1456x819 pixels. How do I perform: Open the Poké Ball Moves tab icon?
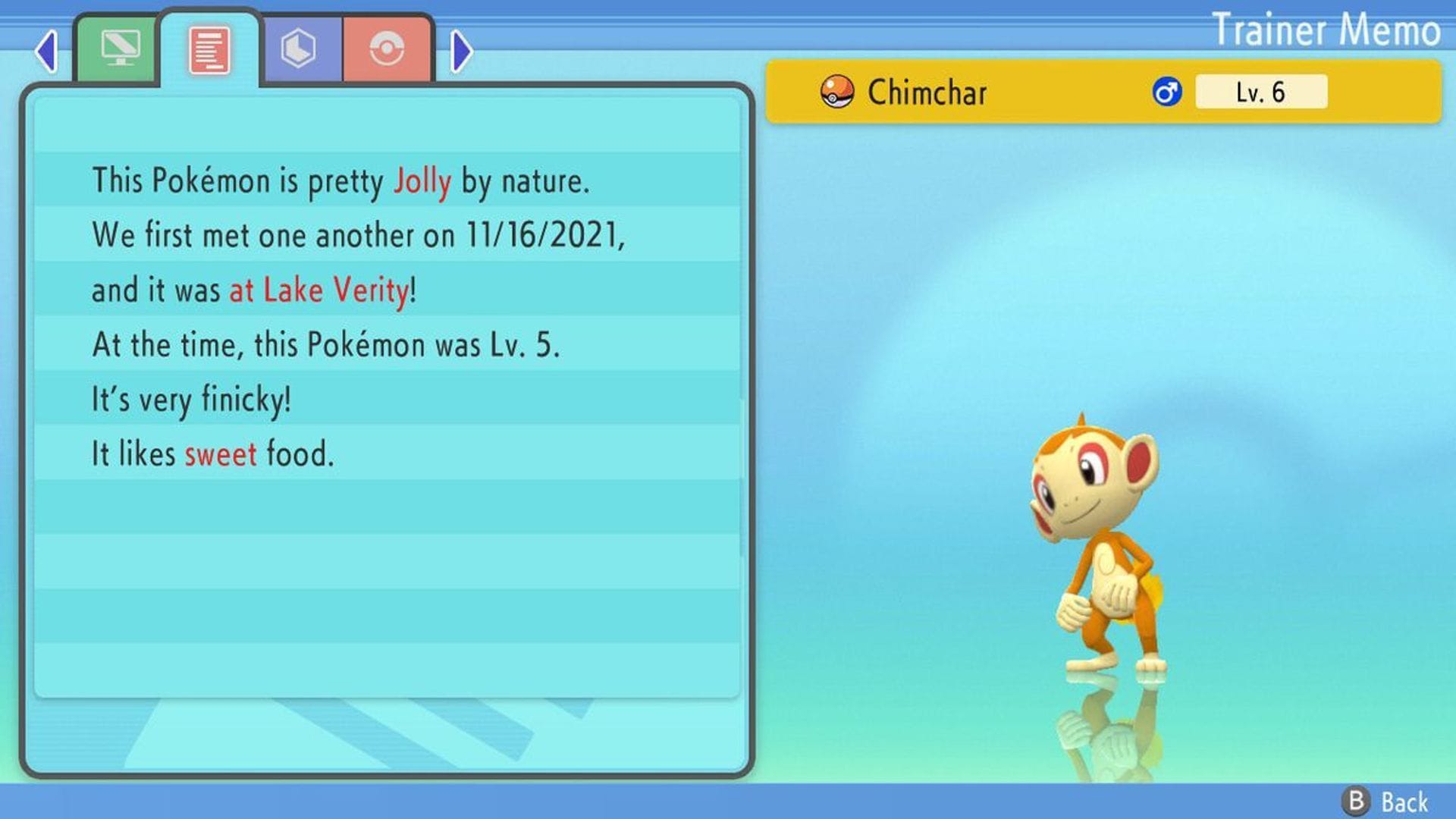[x=387, y=49]
